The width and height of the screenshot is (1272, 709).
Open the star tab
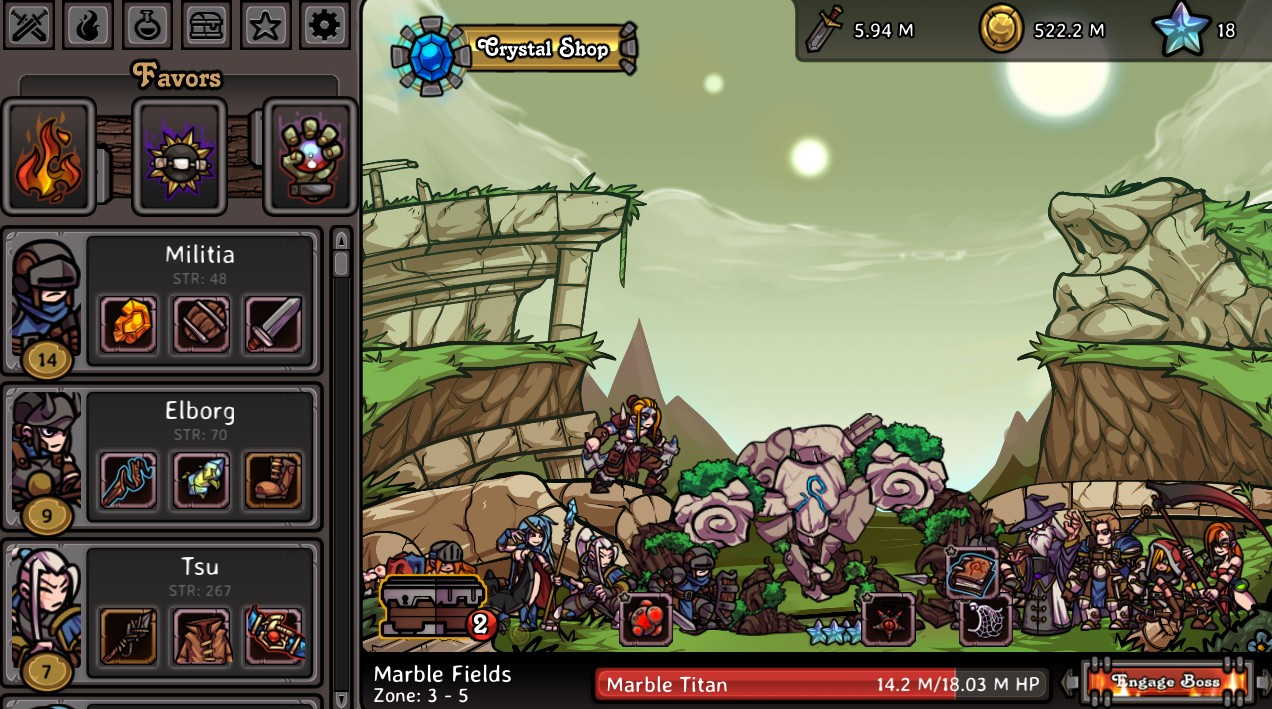click(265, 25)
